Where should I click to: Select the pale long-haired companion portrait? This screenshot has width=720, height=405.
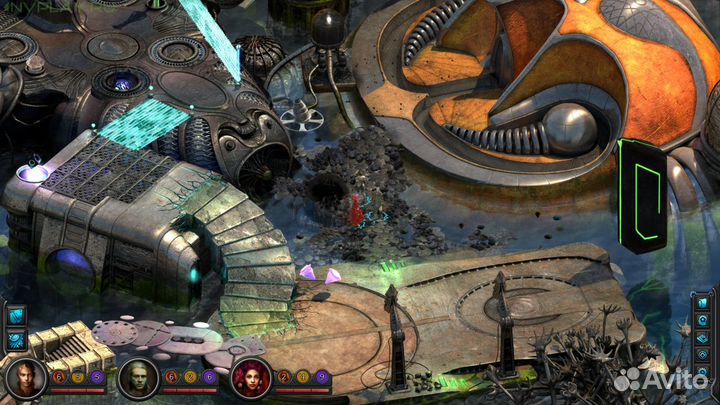137,379
